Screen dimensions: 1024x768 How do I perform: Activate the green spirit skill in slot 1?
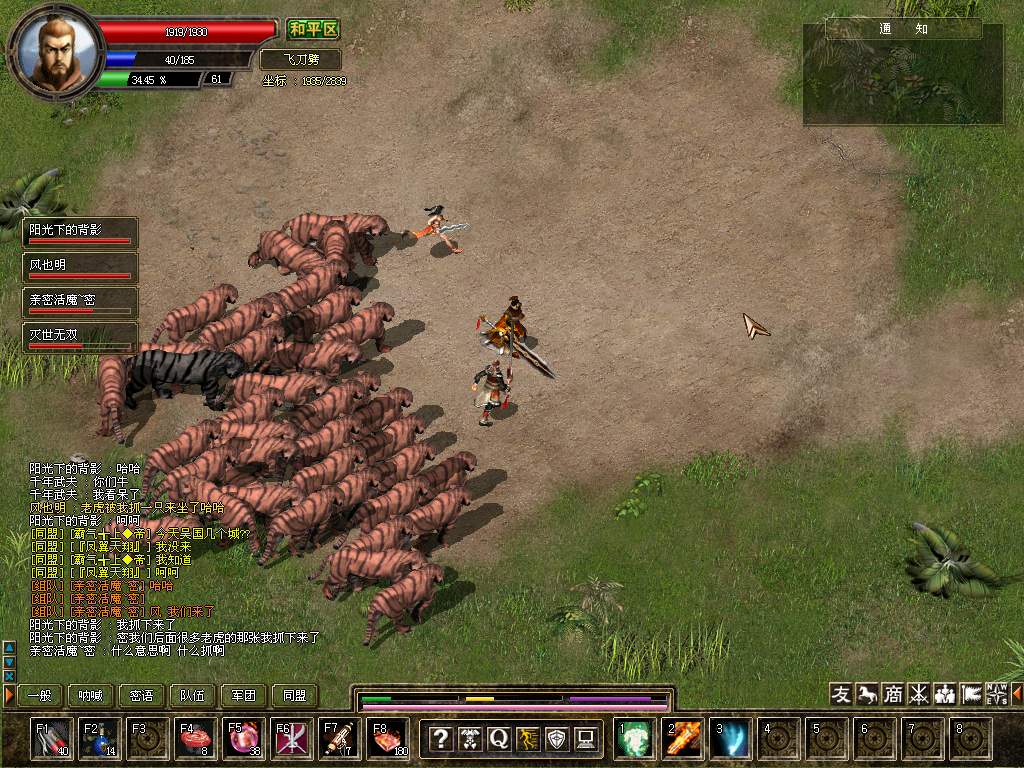click(634, 739)
